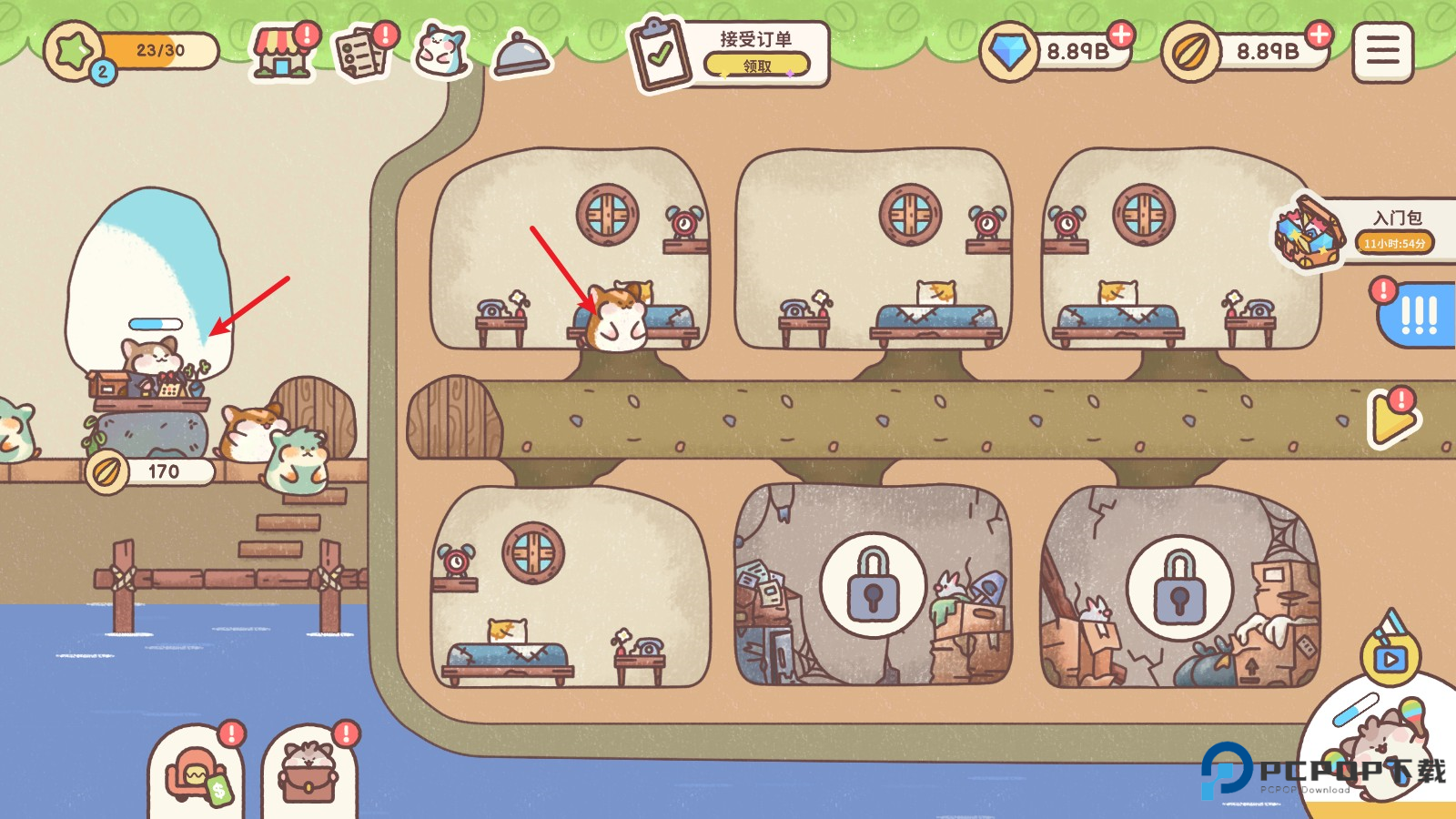1456x819 pixels.
Task: Open the yellow play arrow button
Action: [x=1392, y=419]
